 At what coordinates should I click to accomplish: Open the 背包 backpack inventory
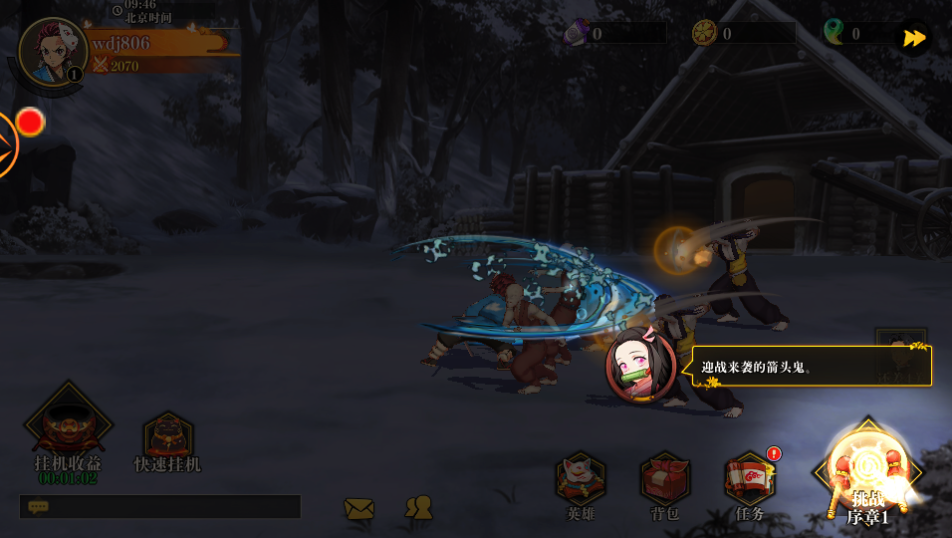tap(665, 484)
